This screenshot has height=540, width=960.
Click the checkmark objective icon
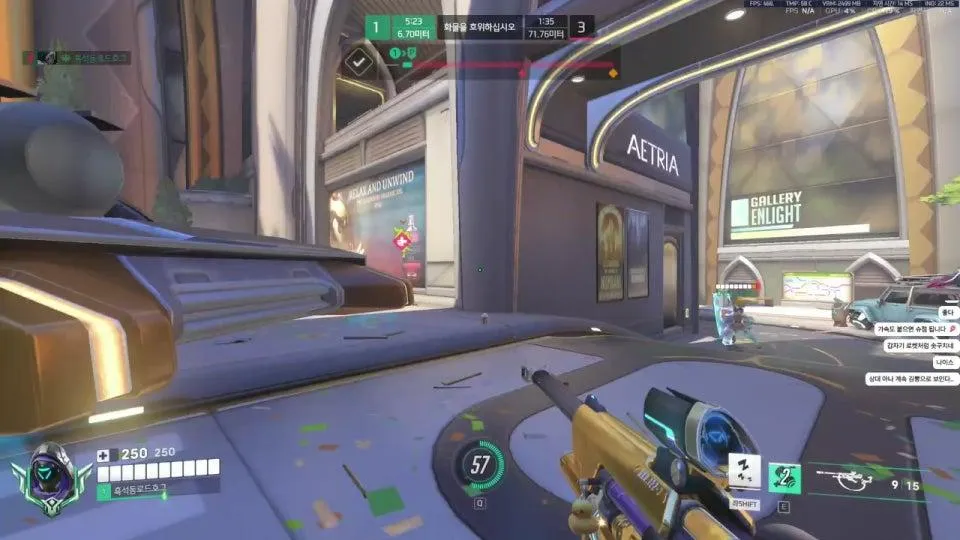(x=358, y=63)
